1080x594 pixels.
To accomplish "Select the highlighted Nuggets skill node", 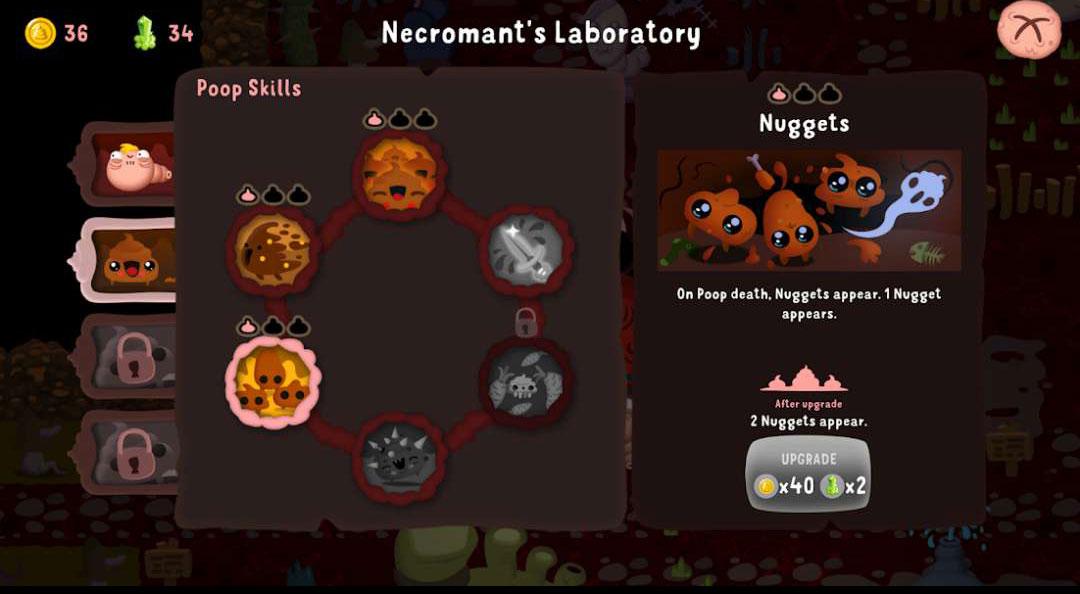I will click(273, 382).
